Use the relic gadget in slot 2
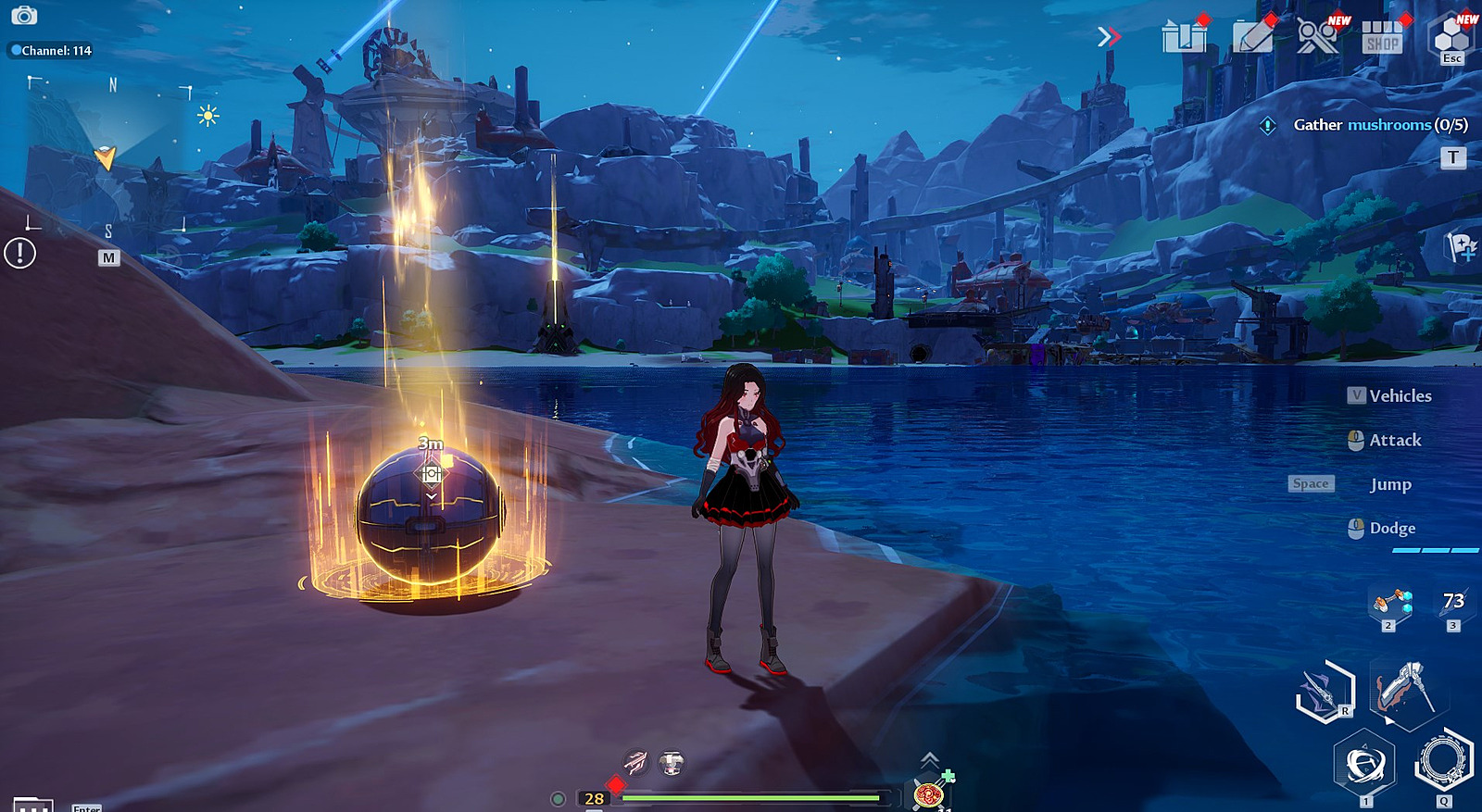This screenshot has height=812, width=1482. pyautogui.click(x=1391, y=604)
